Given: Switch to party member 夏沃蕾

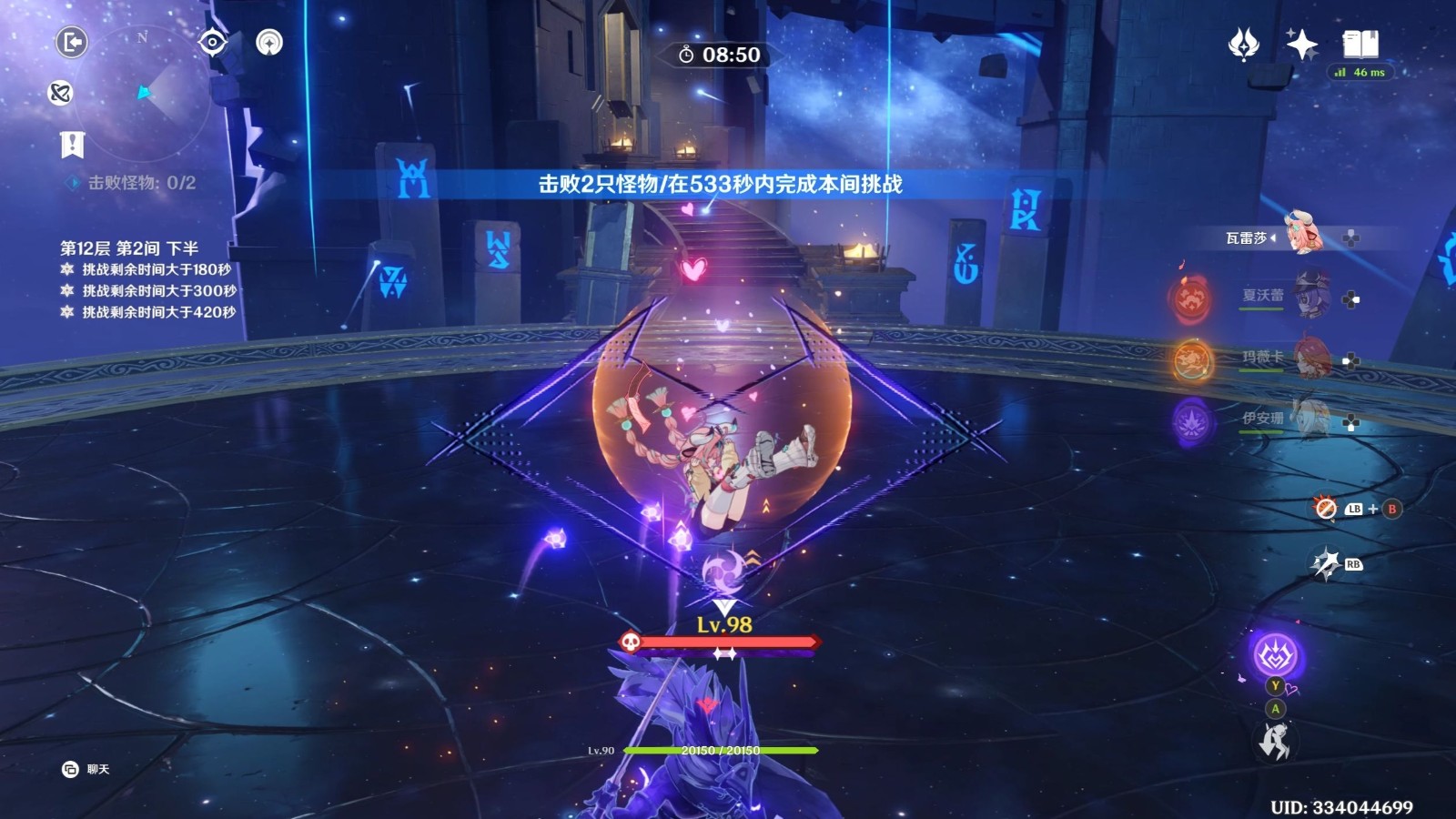Looking at the screenshot, I should pos(1309,297).
